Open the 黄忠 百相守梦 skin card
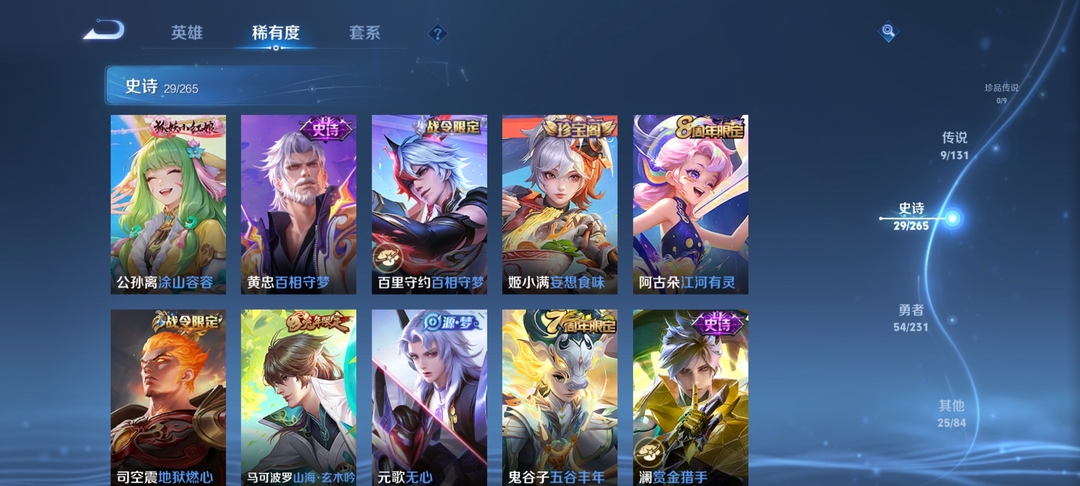Screen dimensions: 1080x486 point(298,204)
